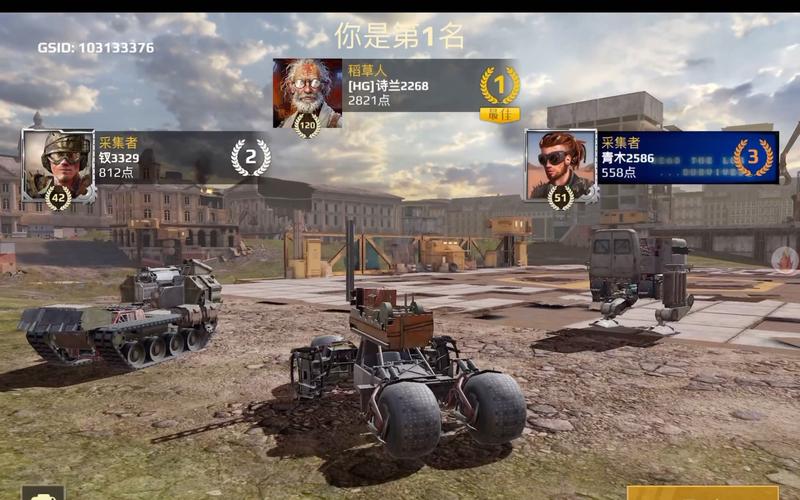The width and height of the screenshot is (800, 500).
Task: Tap the flame icon at the right edge
Action: coord(786,260)
